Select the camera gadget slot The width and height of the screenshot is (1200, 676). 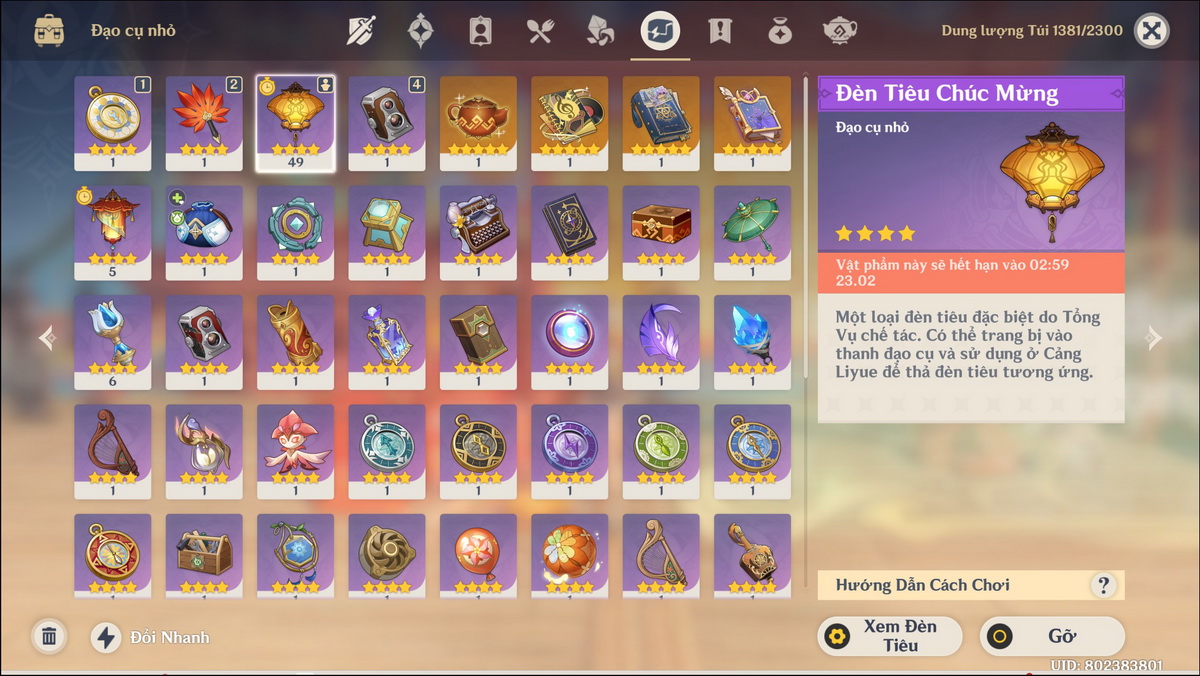click(387, 122)
